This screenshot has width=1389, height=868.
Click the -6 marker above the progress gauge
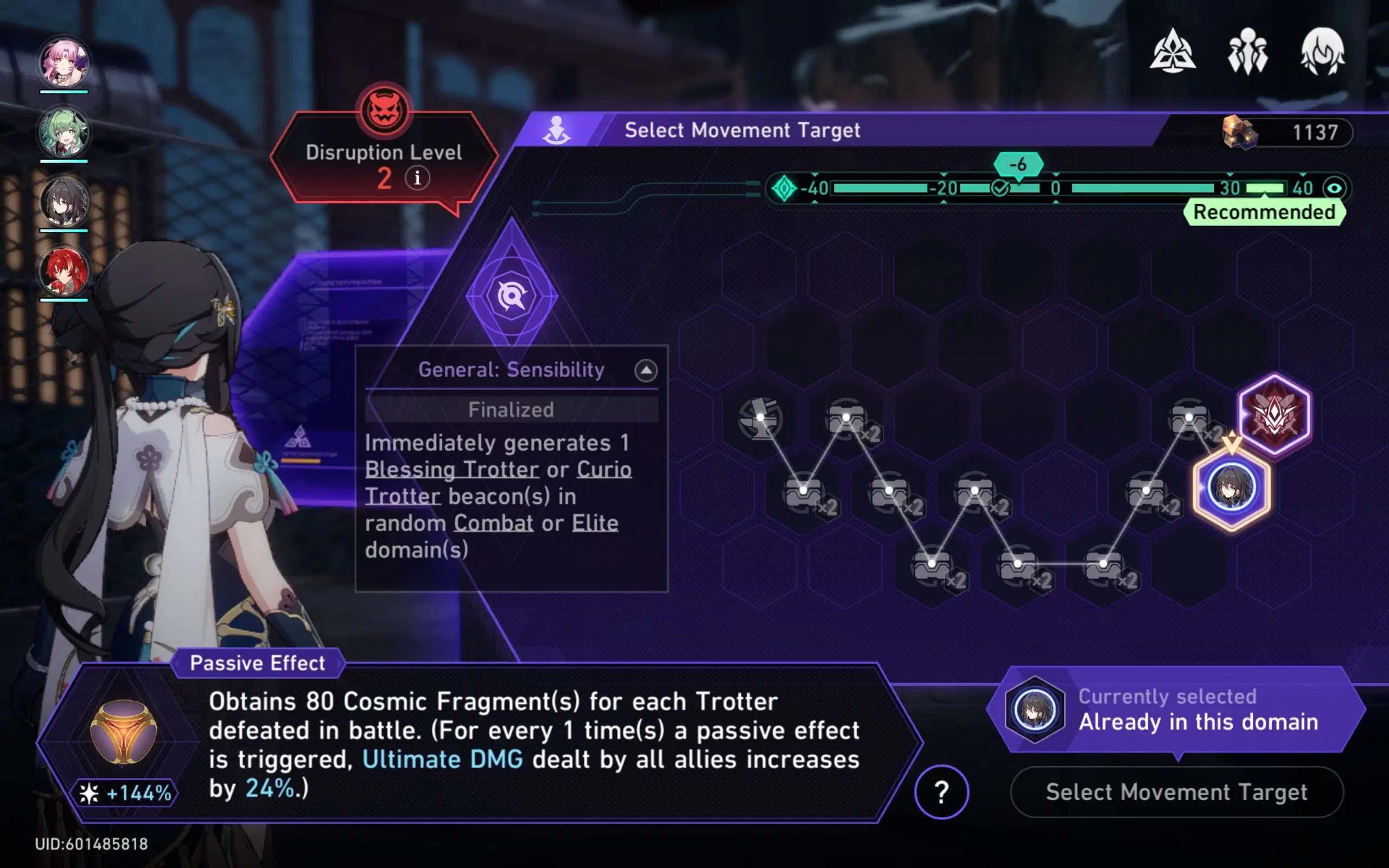pos(1019,164)
